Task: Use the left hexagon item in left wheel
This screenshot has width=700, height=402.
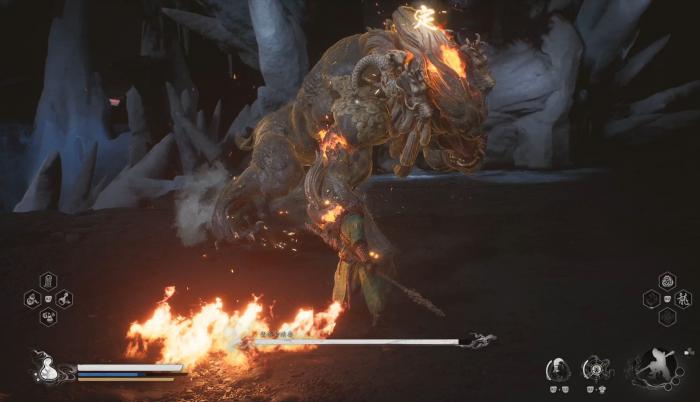Action: point(33,298)
